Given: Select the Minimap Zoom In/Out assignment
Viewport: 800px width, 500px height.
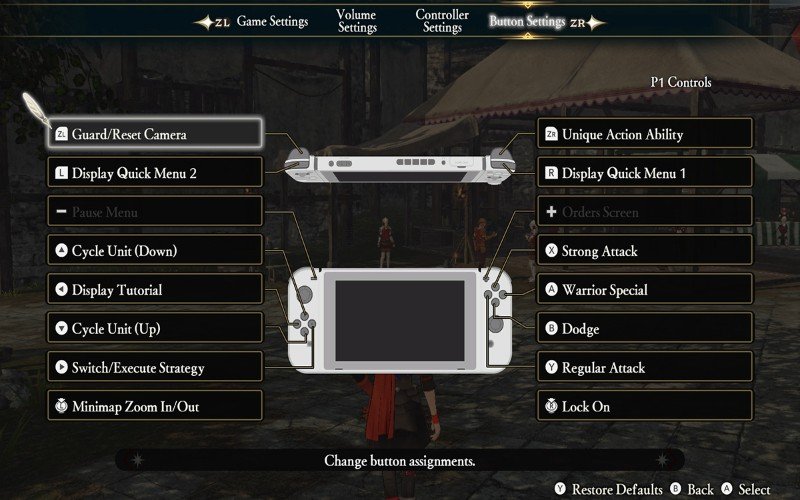Looking at the screenshot, I should coord(155,406).
